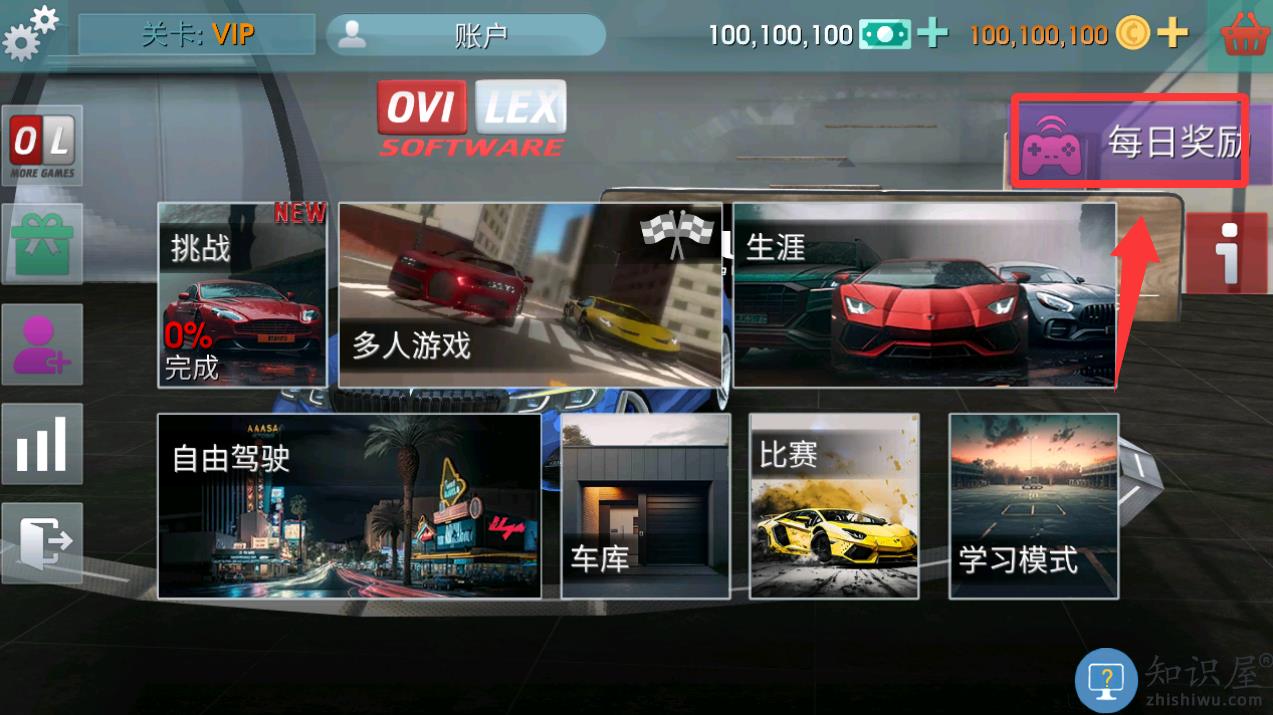Open the 每日奖励 daily reward button
The height and width of the screenshot is (715, 1273).
pyautogui.click(x=1130, y=141)
